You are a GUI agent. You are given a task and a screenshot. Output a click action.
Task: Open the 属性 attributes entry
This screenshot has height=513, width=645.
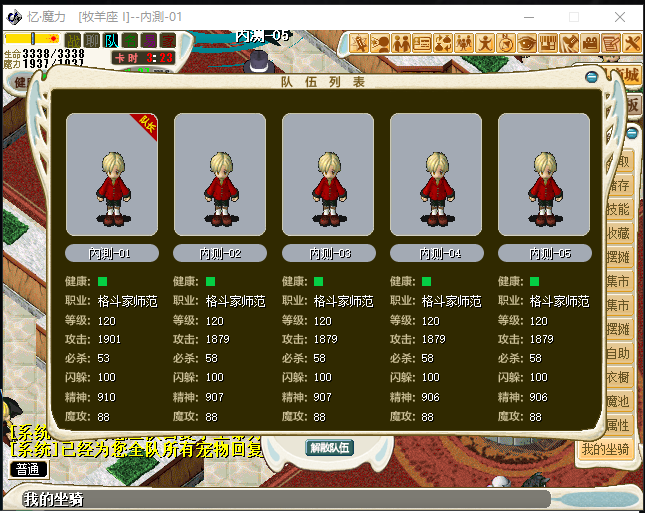pos(618,425)
